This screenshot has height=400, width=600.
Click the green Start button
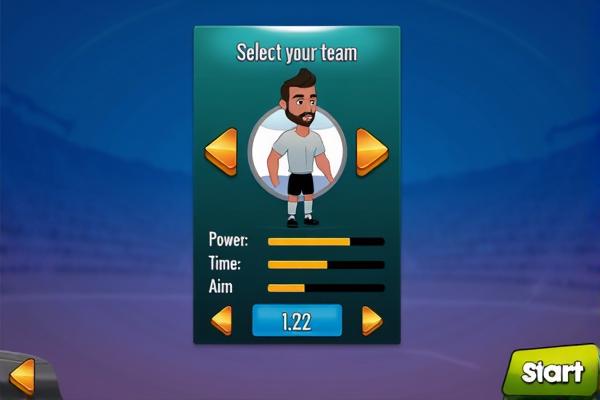[551, 372]
